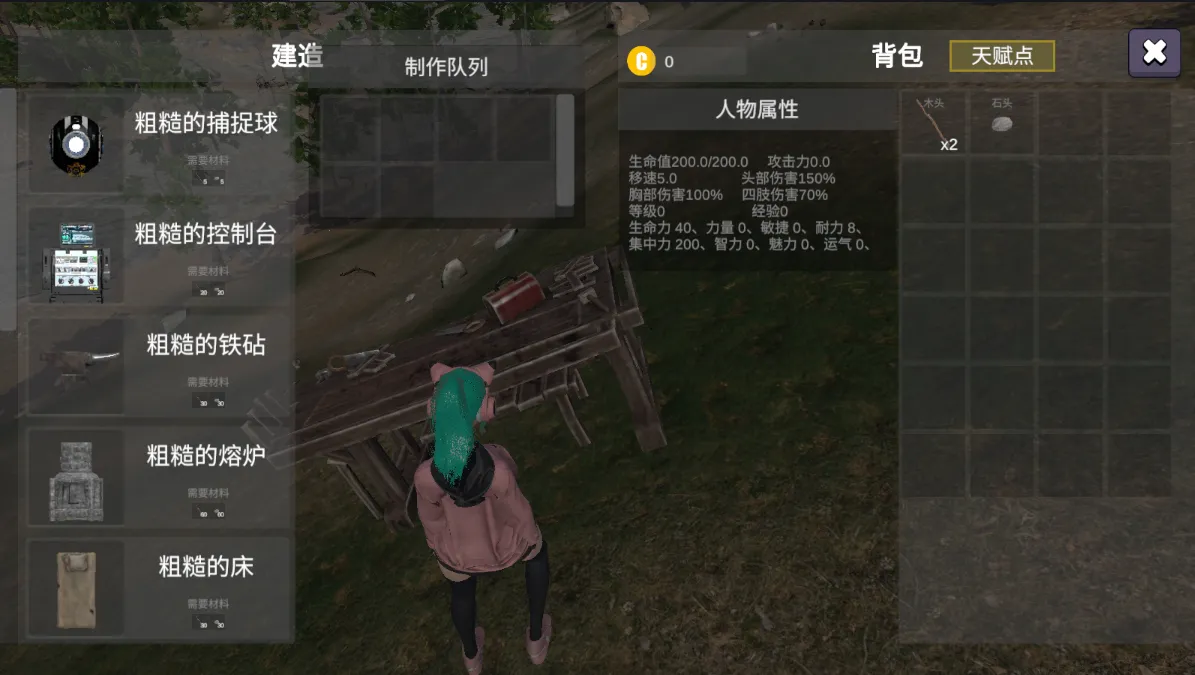Viewport: 1195px width, 675px height.
Task: Open the 天赋点 talent points panel
Action: coord(1001,56)
